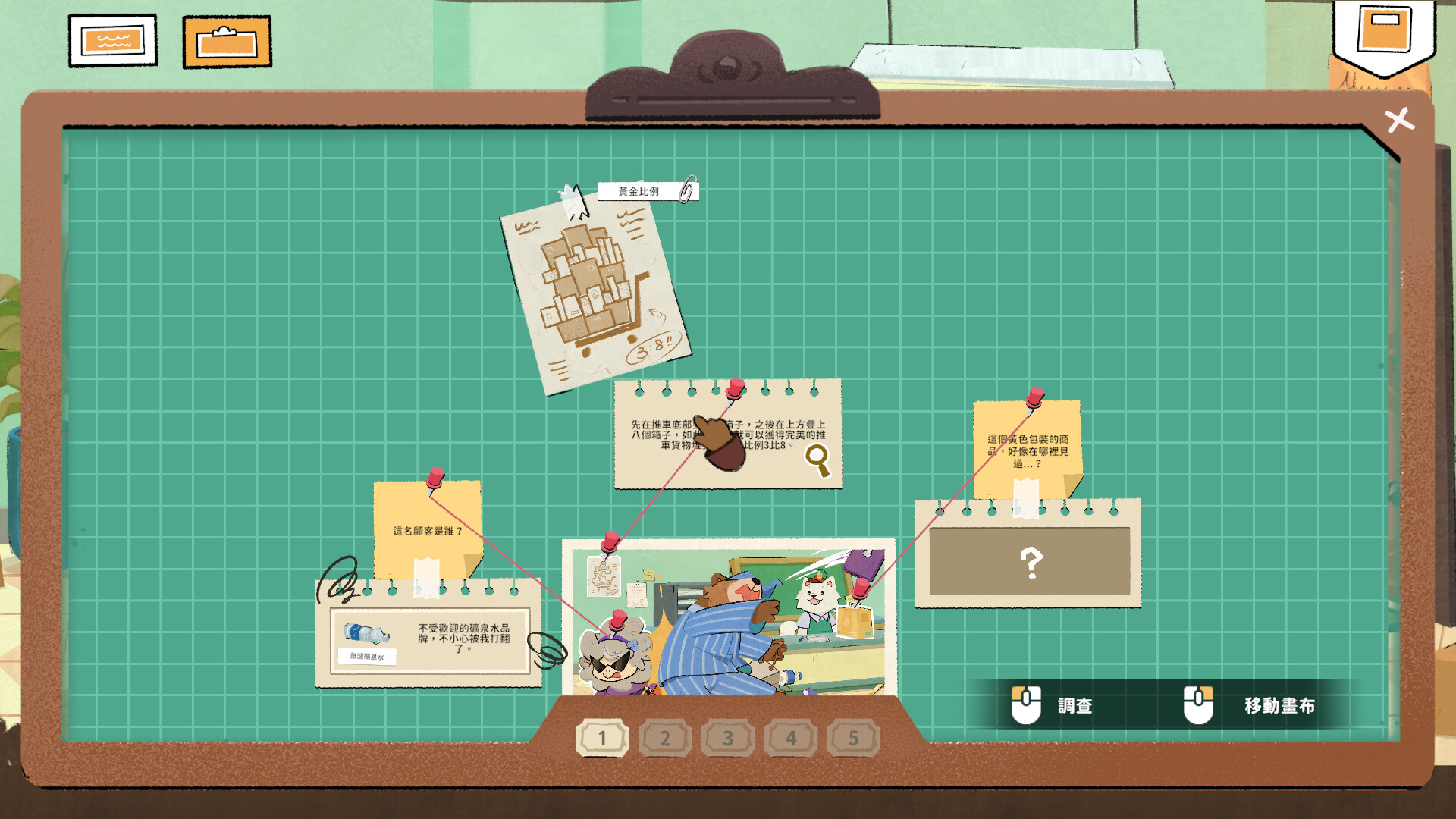Switch to tab 4 at the bottom
Image resolution: width=1456 pixels, height=819 pixels.
click(x=791, y=736)
